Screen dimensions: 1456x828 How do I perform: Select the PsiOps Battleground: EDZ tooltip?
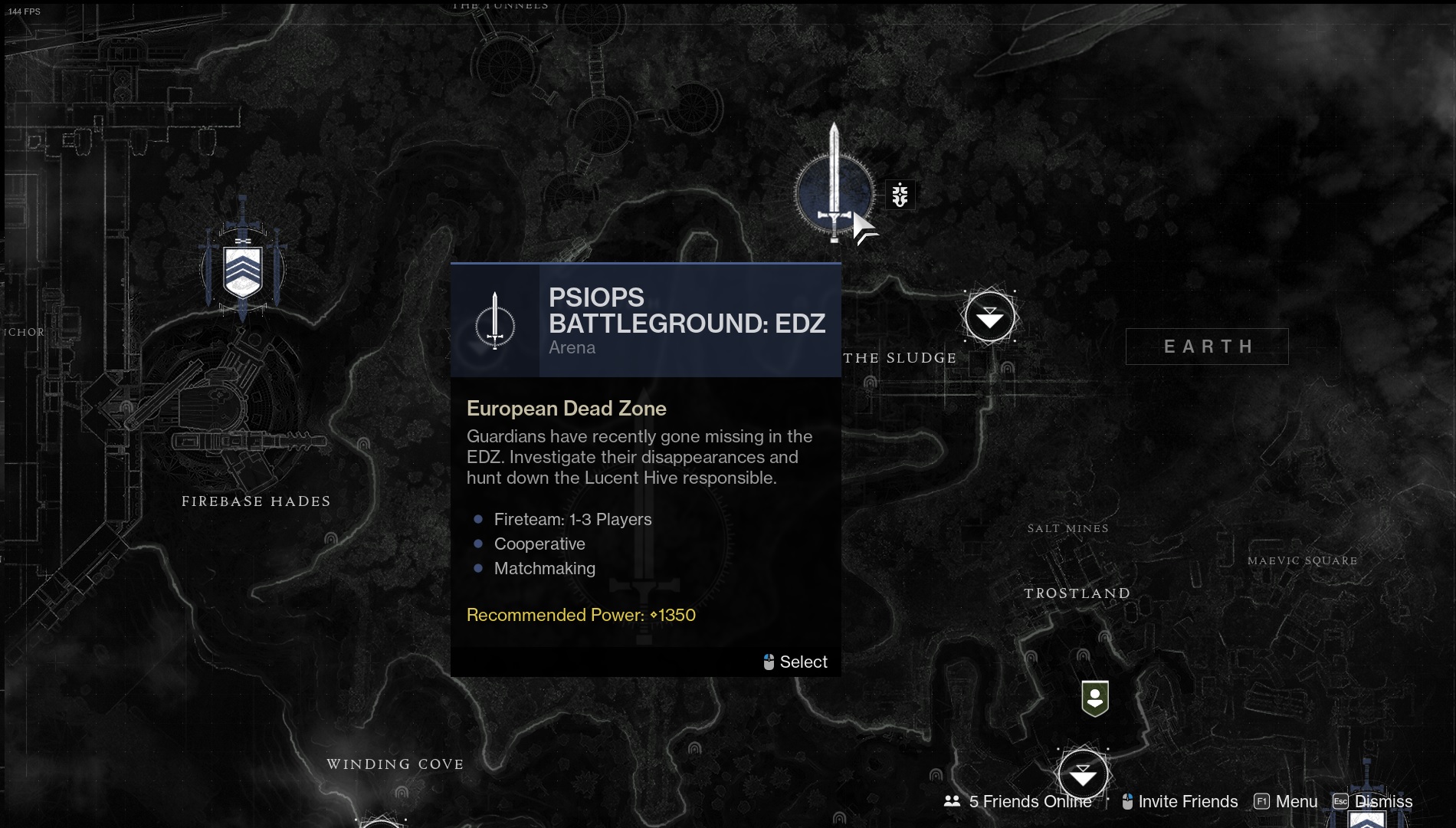click(795, 662)
